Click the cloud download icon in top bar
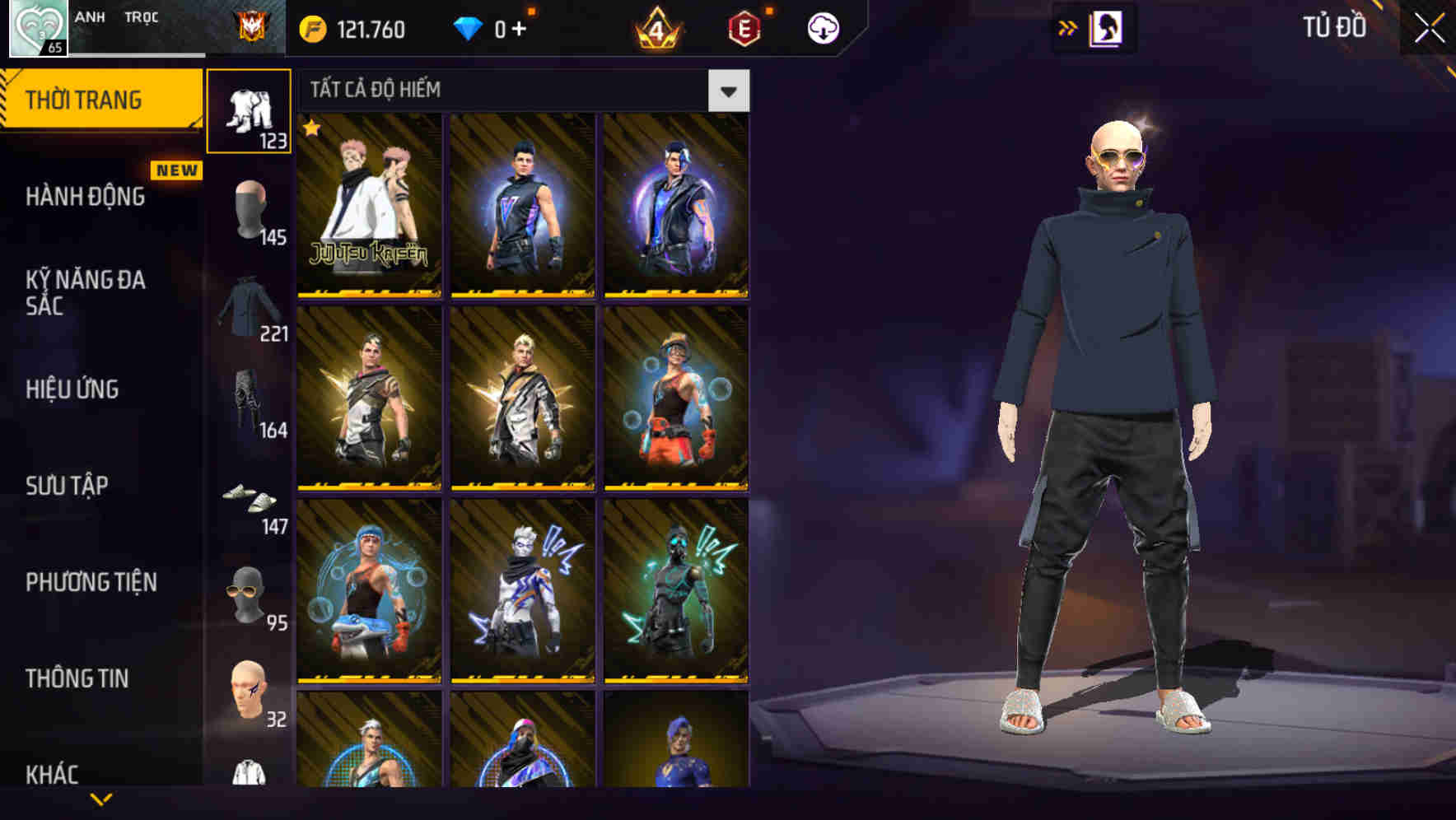The image size is (1456, 820). (x=822, y=27)
